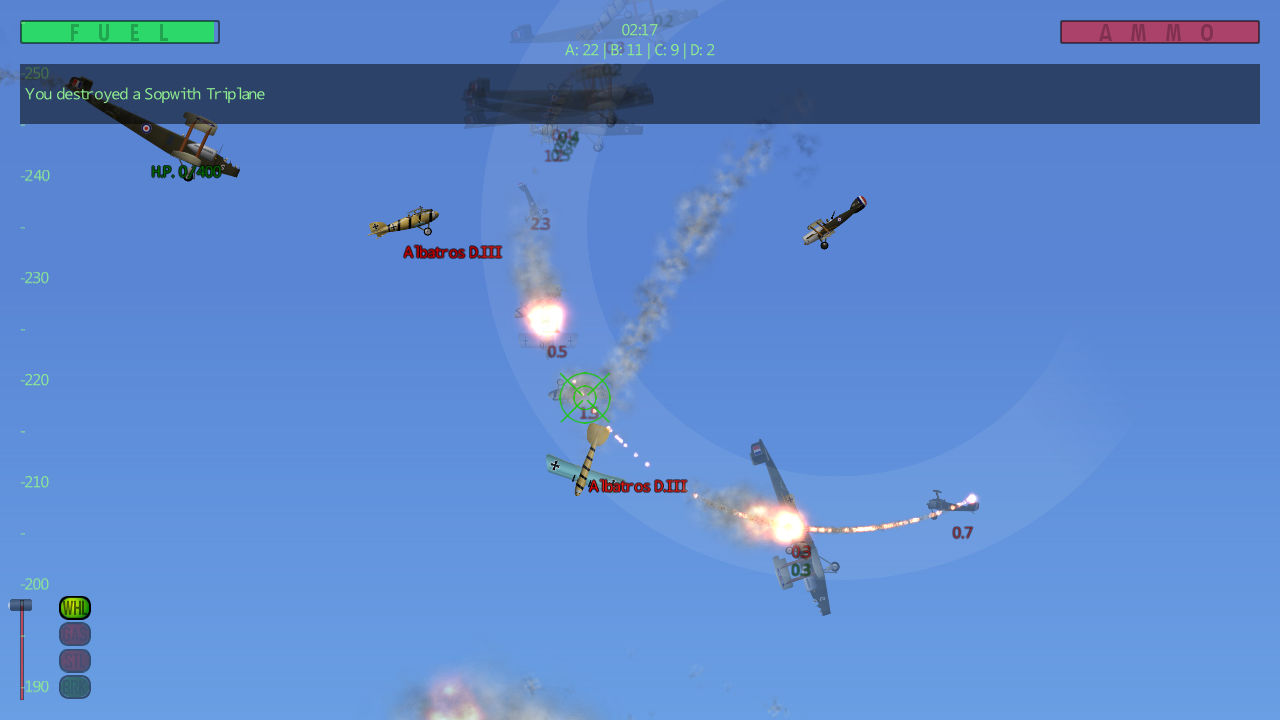
Task: Click the explosion fireball marked 0.5
Action: (x=544, y=320)
